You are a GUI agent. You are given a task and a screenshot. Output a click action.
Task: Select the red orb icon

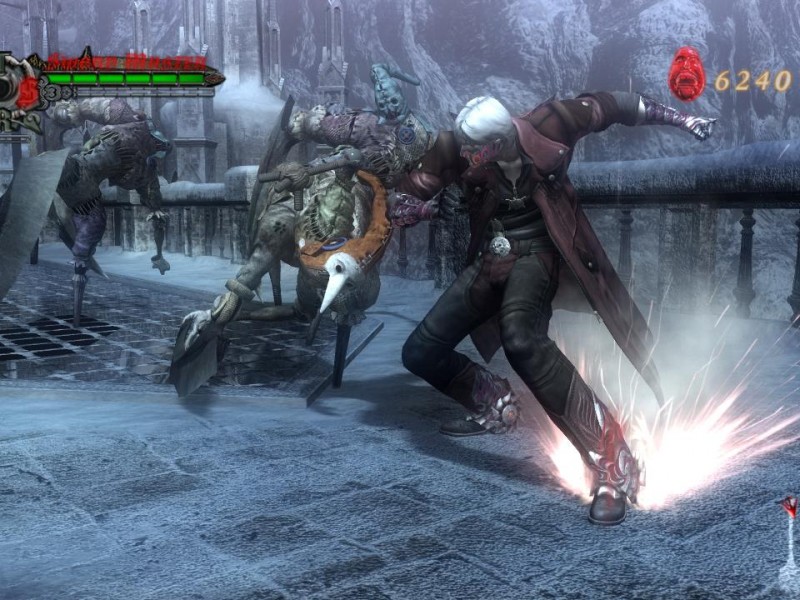click(x=687, y=75)
